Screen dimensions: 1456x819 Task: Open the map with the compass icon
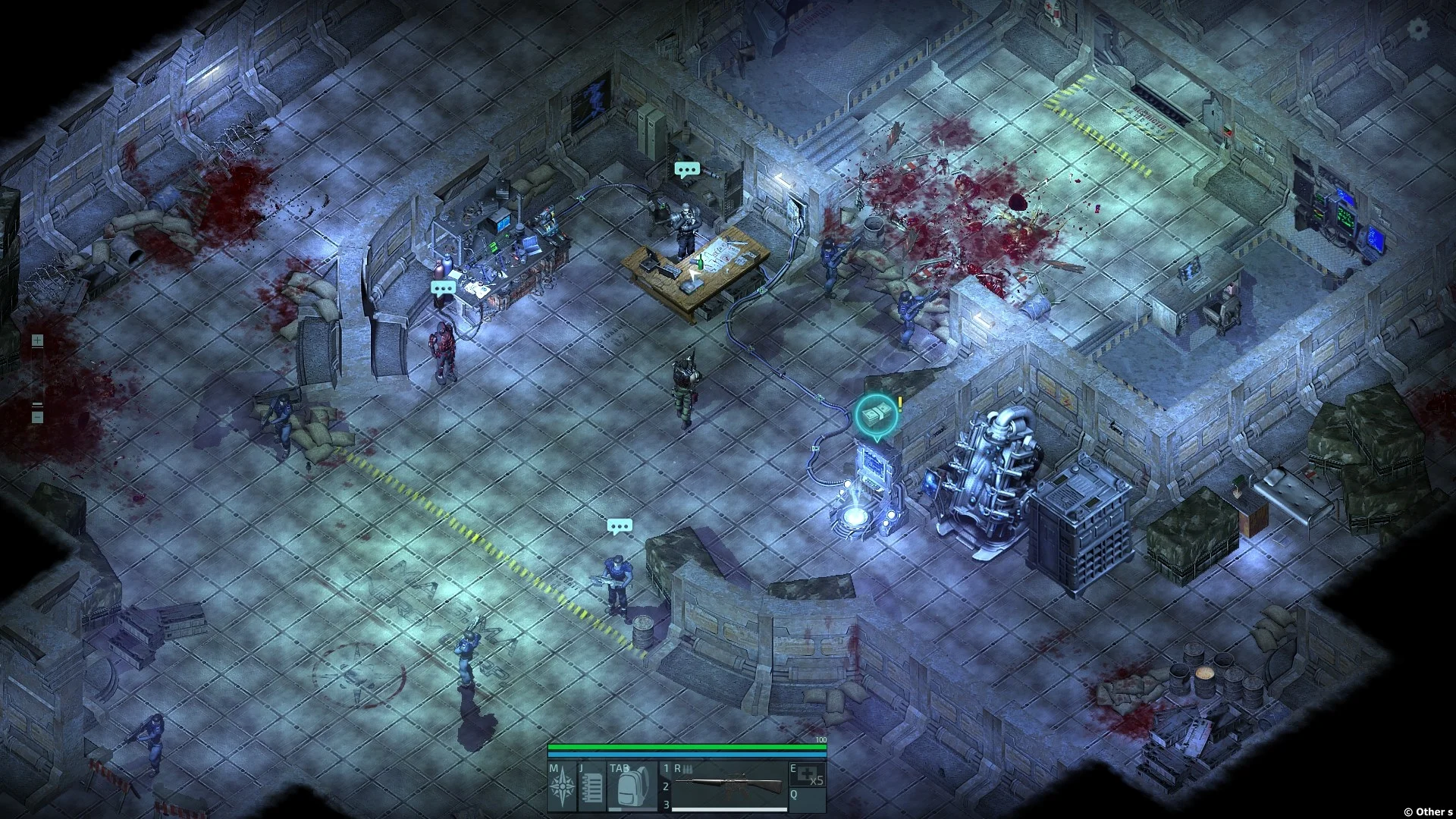[563, 786]
